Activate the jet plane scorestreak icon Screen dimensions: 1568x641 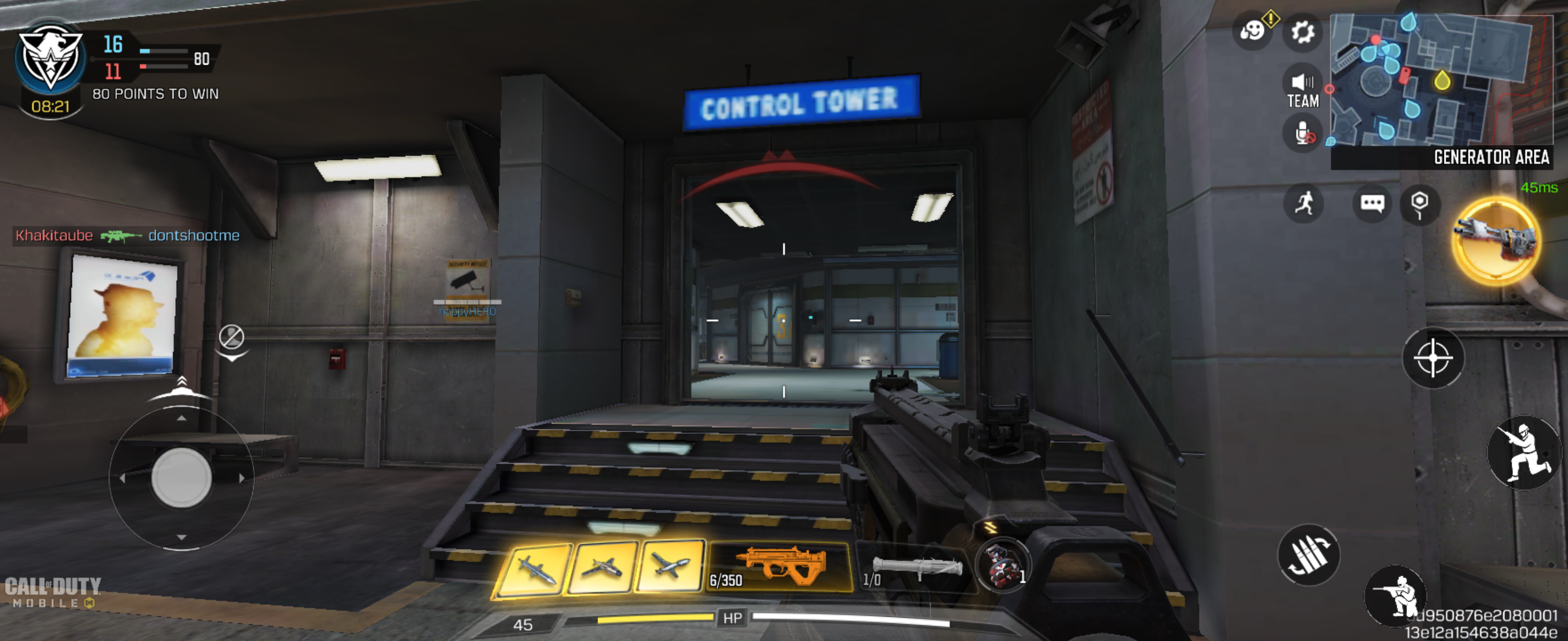tap(669, 566)
